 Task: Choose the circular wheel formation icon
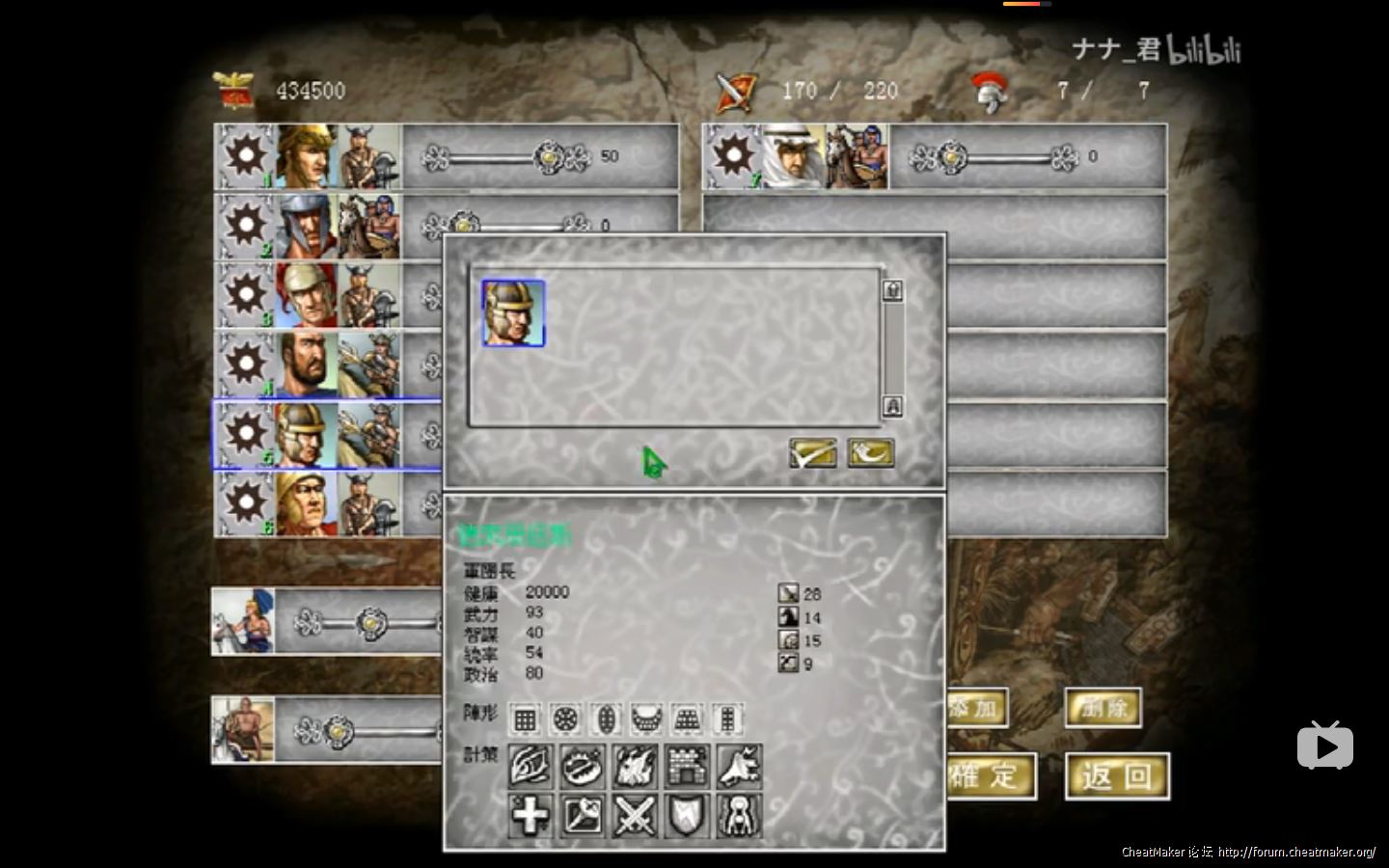[565, 719]
